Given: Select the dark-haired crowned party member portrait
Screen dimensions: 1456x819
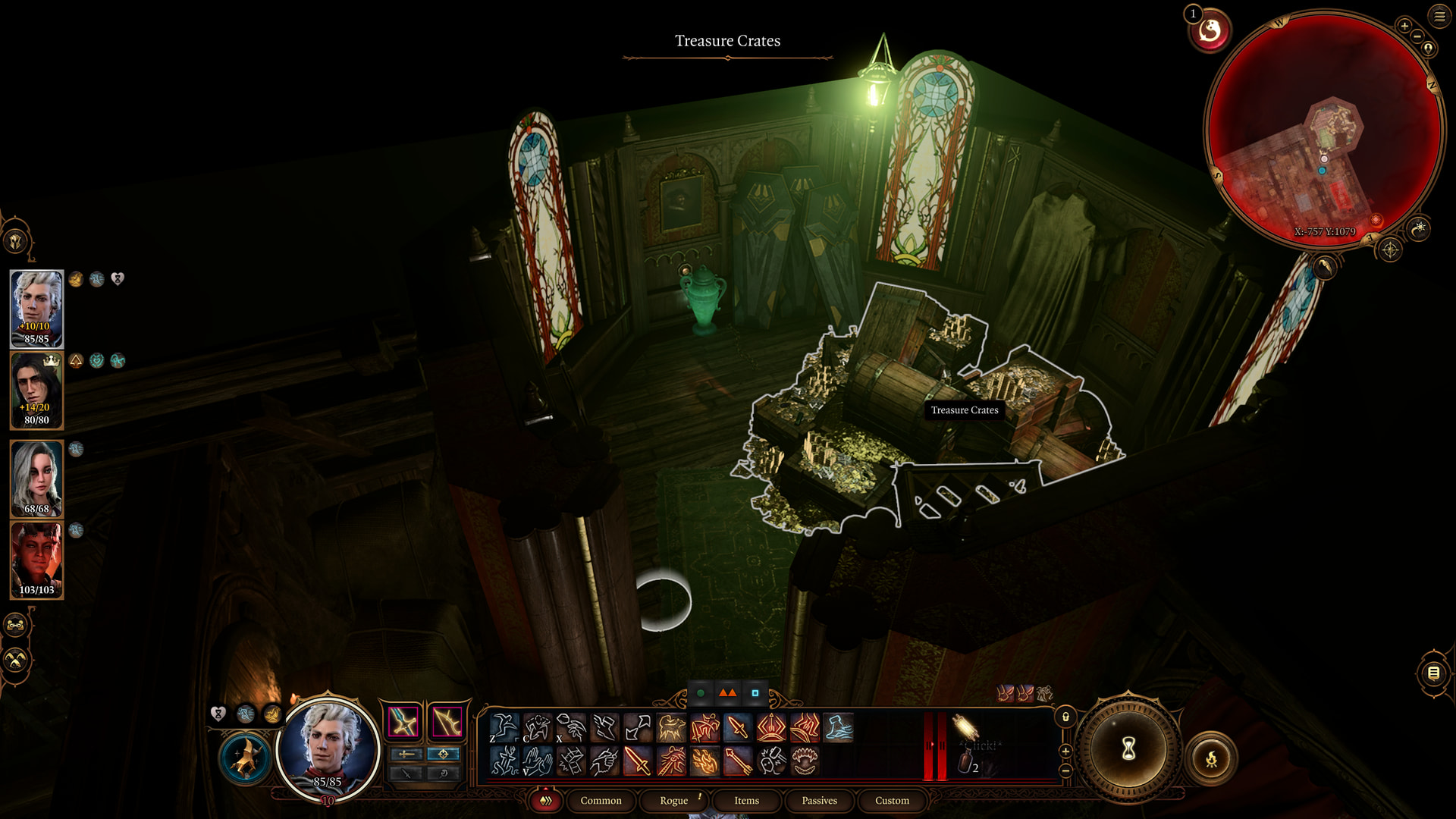Looking at the screenshot, I should (36, 391).
